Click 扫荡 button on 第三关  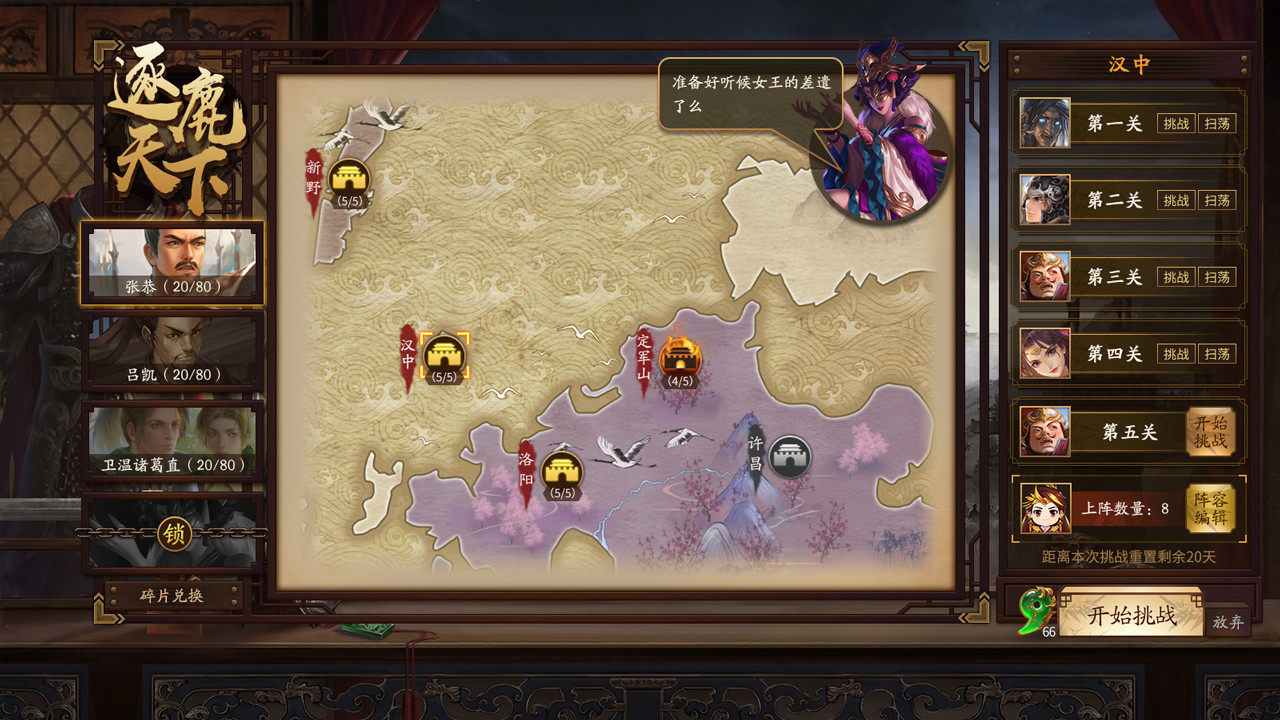tap(1217, 277)
